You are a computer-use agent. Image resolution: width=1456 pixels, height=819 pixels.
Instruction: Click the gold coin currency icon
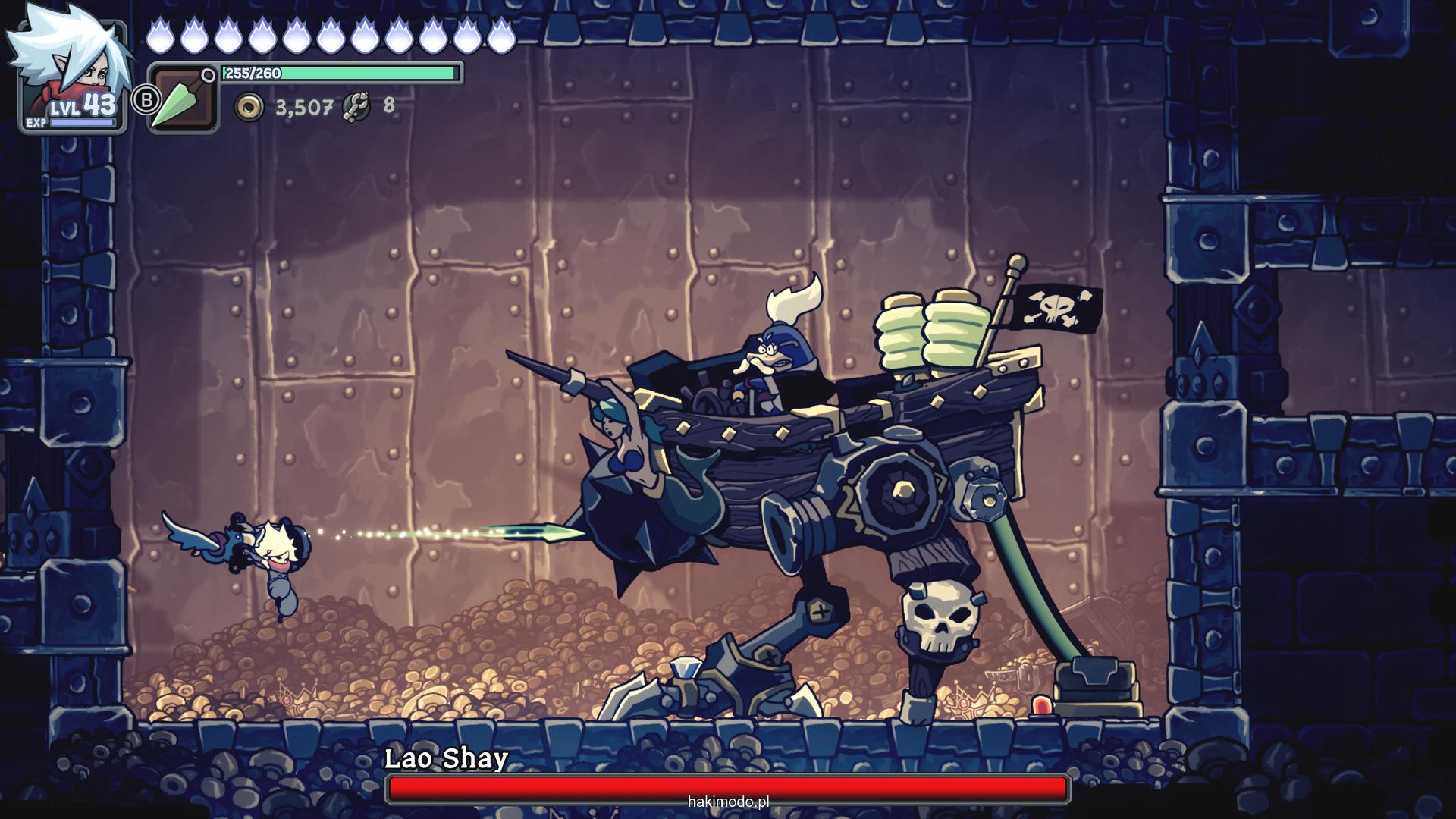(x=249, y=108)
